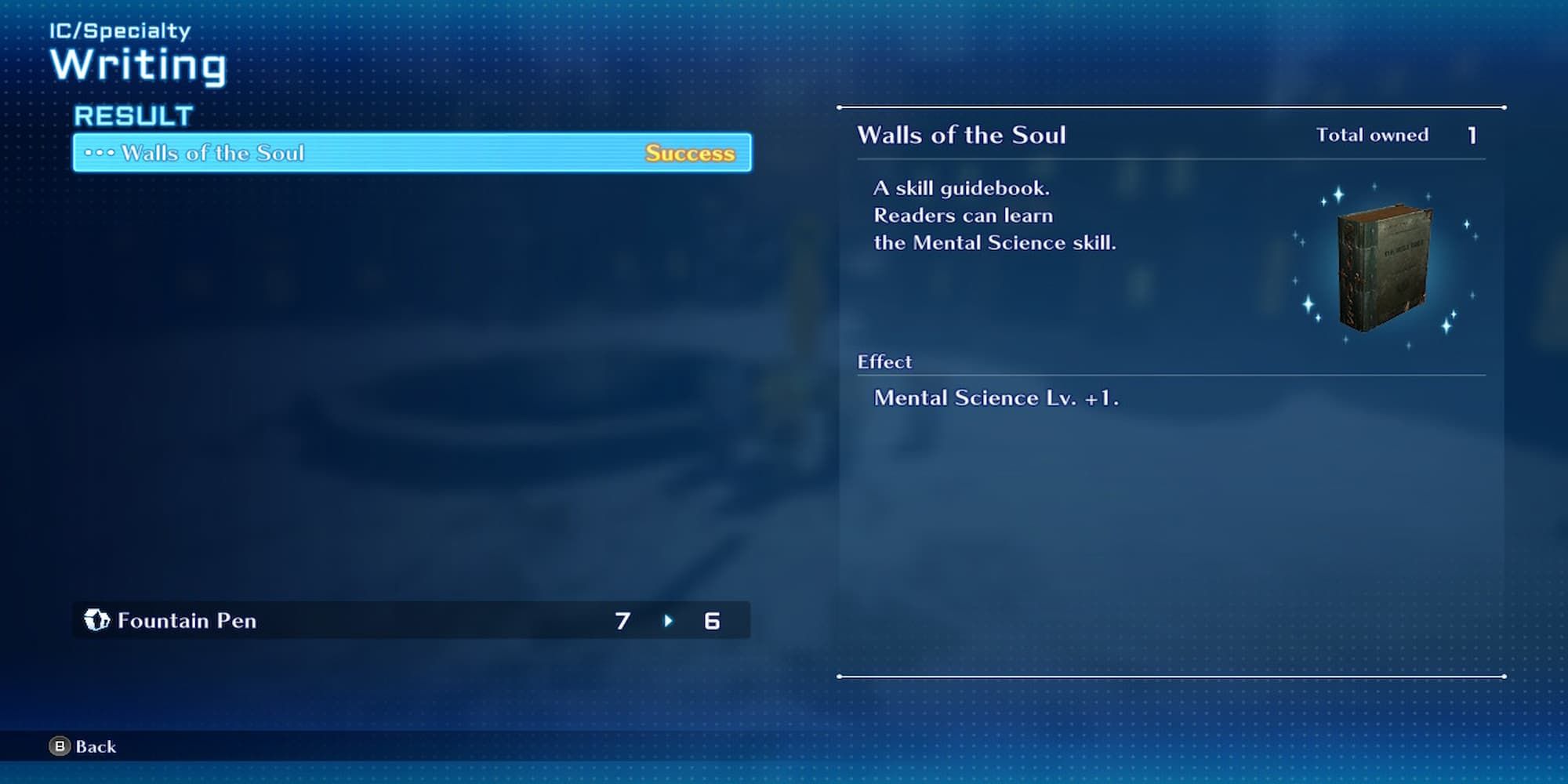The width and height of the screenshot is (1568, 784).
Task: Switch to the Writing tab
Action: [x=141, y=65]
